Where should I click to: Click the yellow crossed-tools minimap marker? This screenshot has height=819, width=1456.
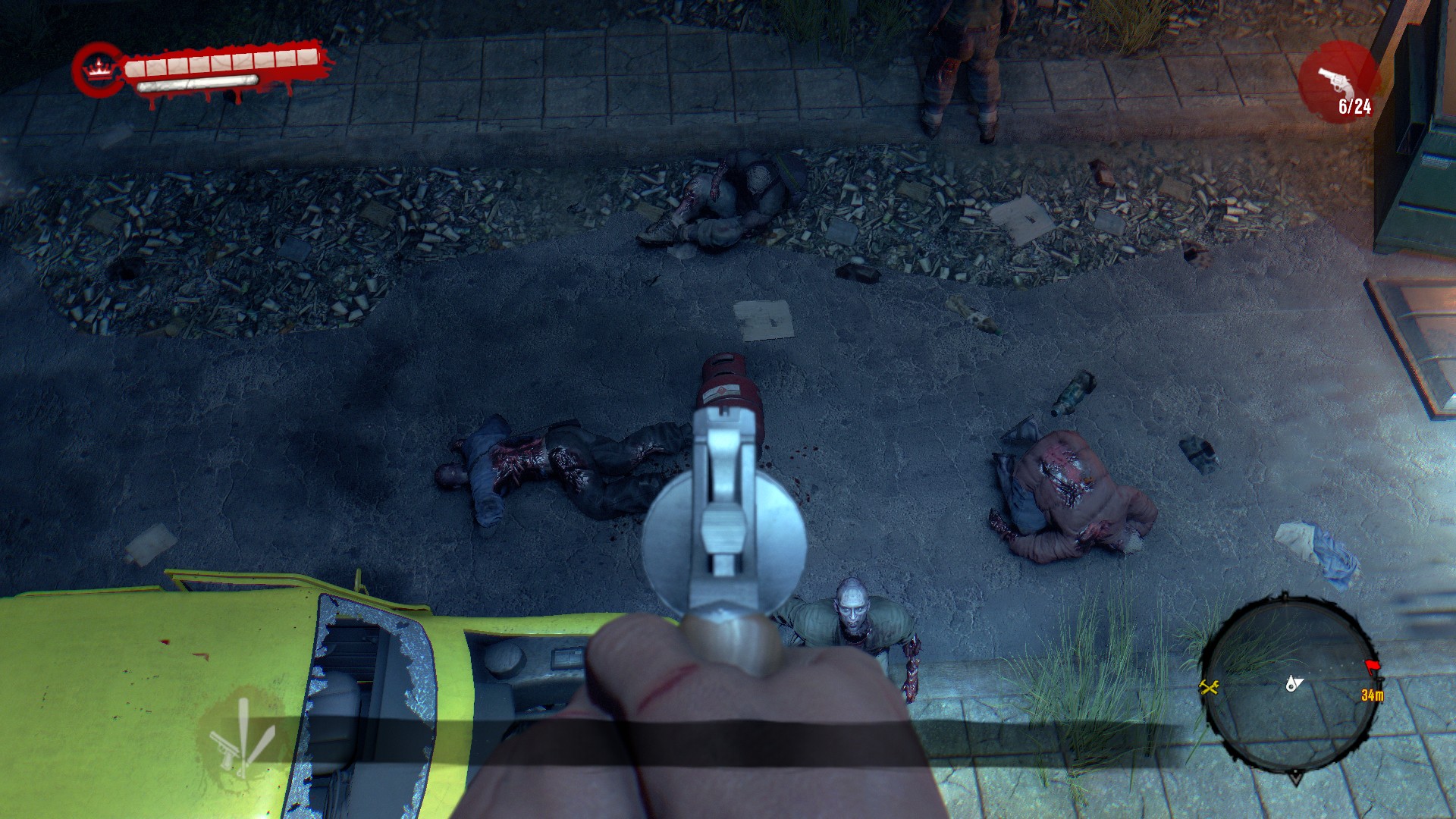[1208, 687]
